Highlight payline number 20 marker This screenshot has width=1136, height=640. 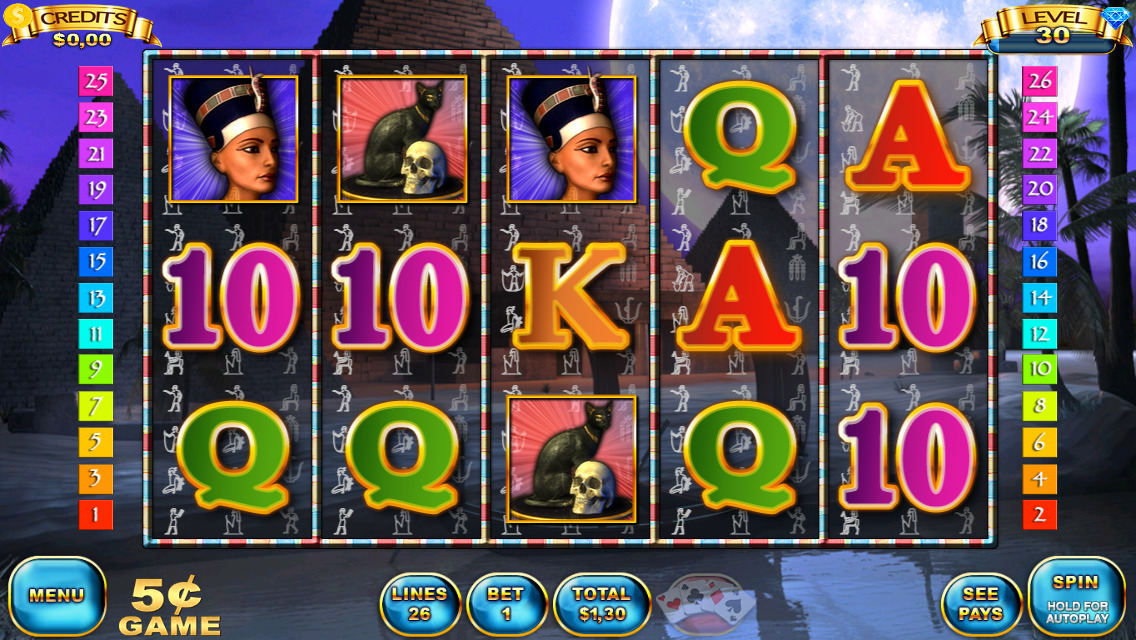[x=1040, y=189]
